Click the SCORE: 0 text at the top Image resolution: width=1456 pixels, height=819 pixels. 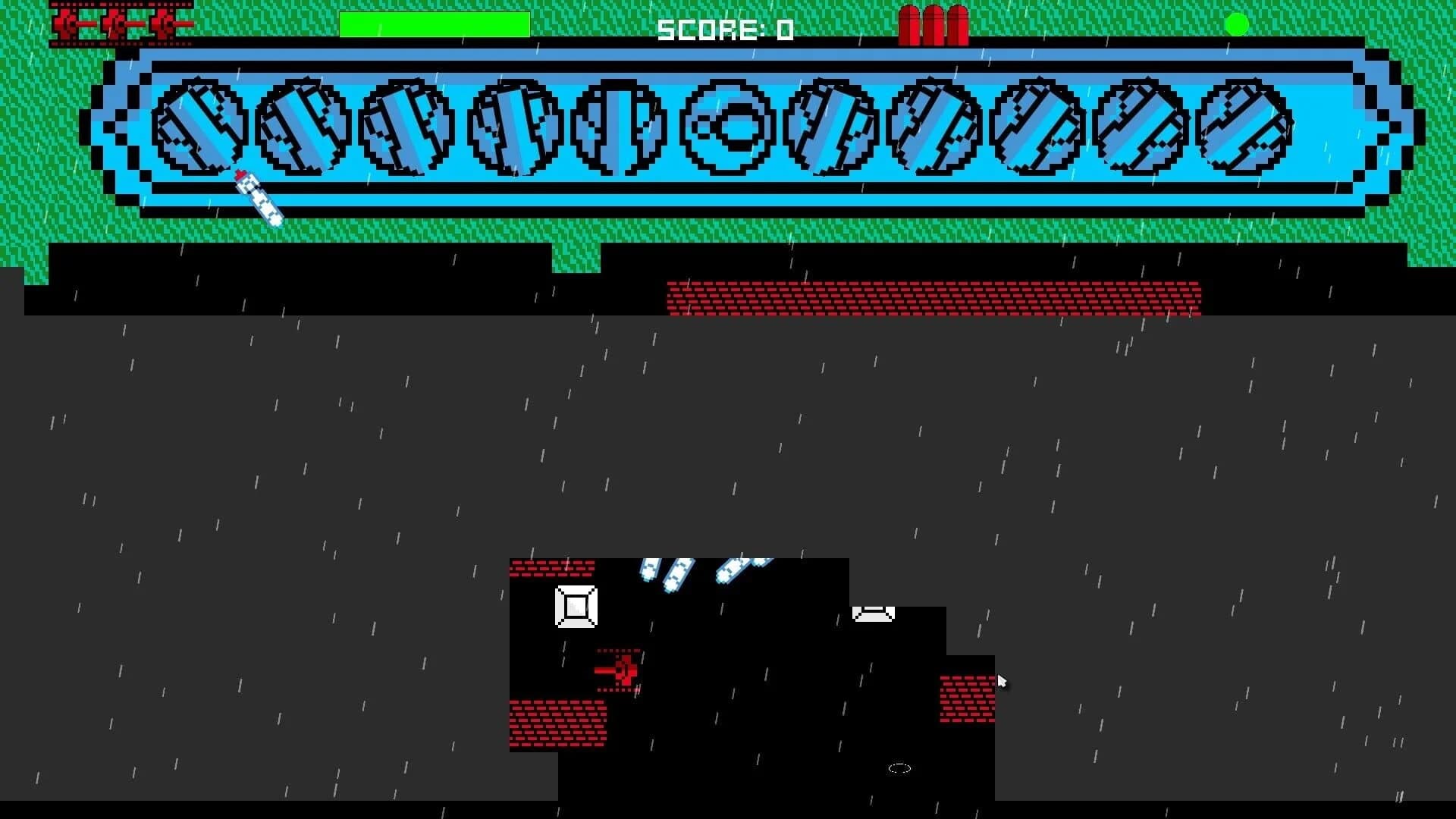tap(724, 30)
